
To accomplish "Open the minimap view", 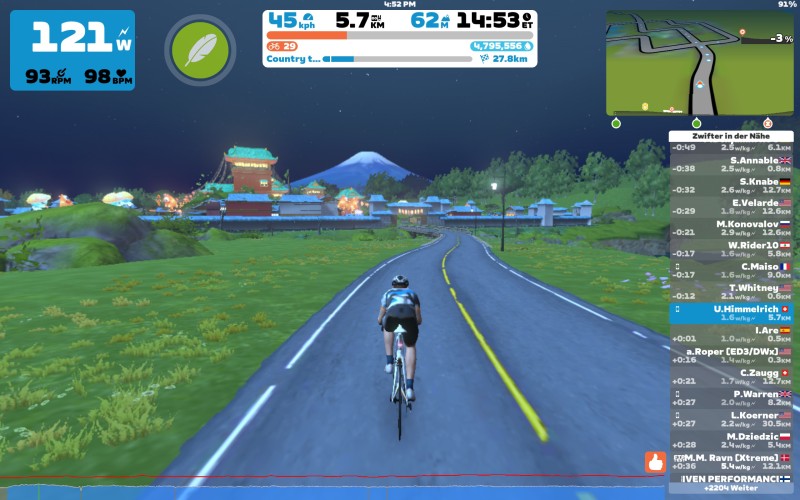I will [698, 63].
